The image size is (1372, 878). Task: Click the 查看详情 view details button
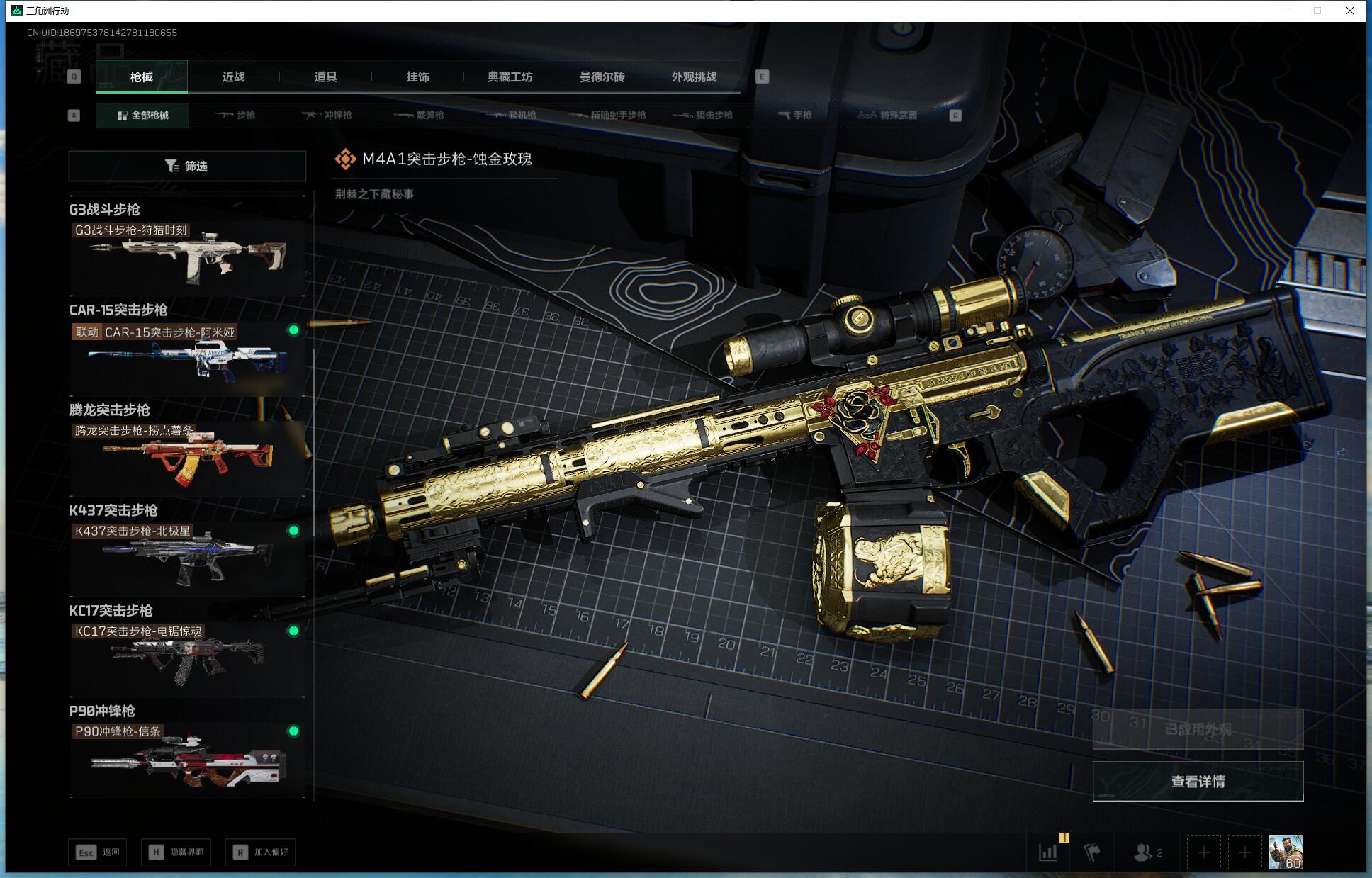pyautogui.click(x=1198, y=782)
